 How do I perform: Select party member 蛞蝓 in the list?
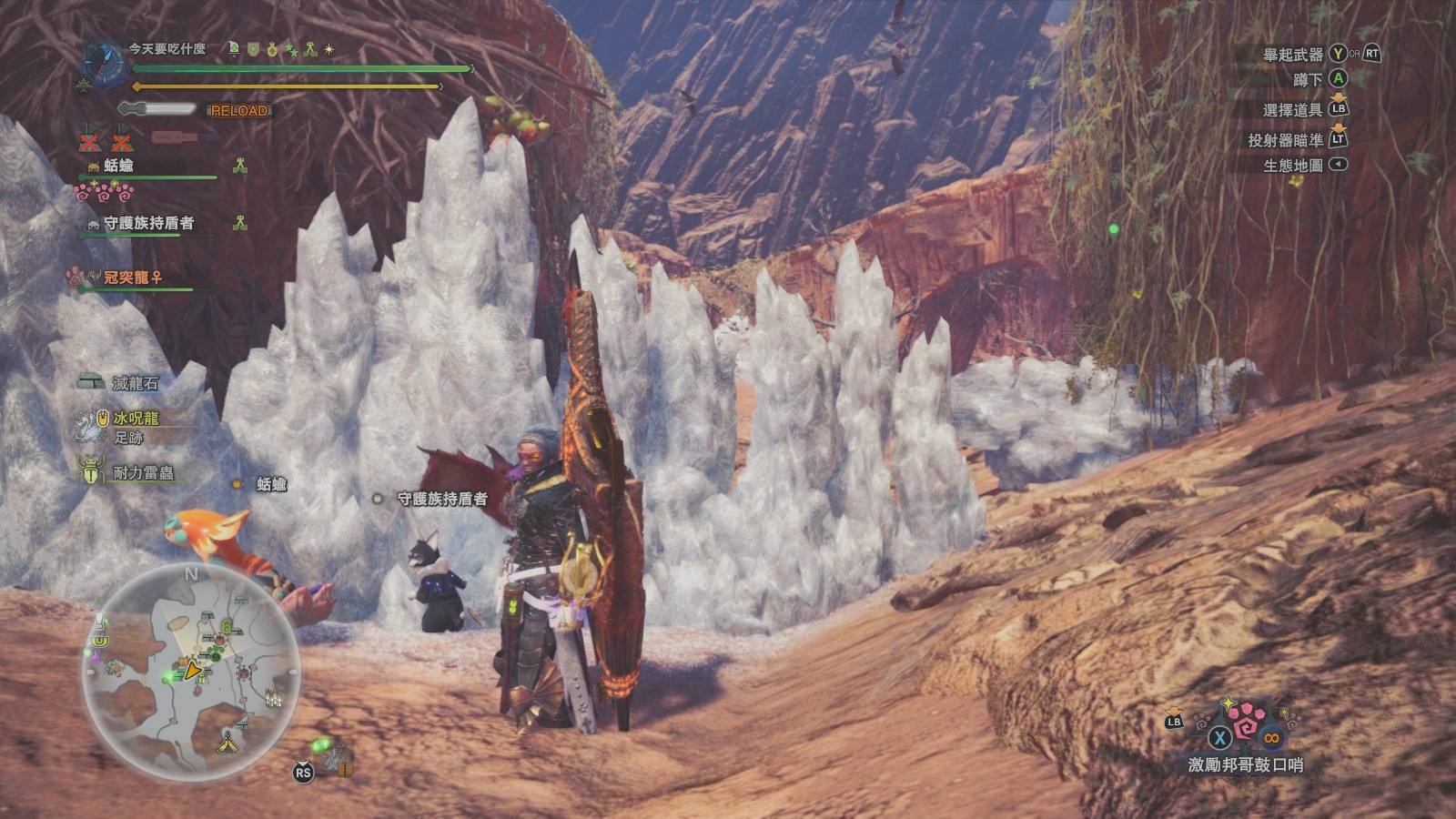pos(119,166)
